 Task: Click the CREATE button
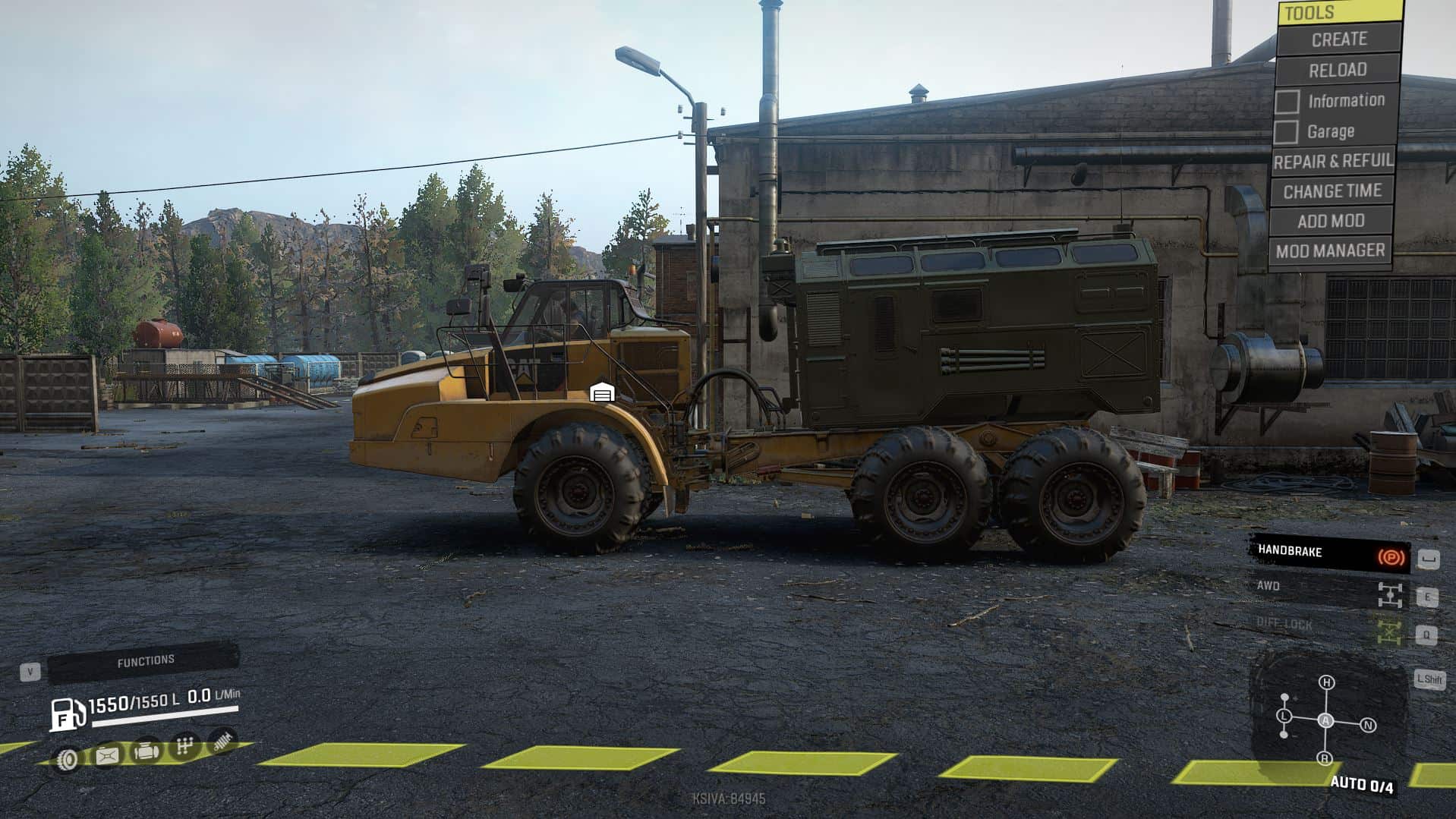pos(1338,39)
